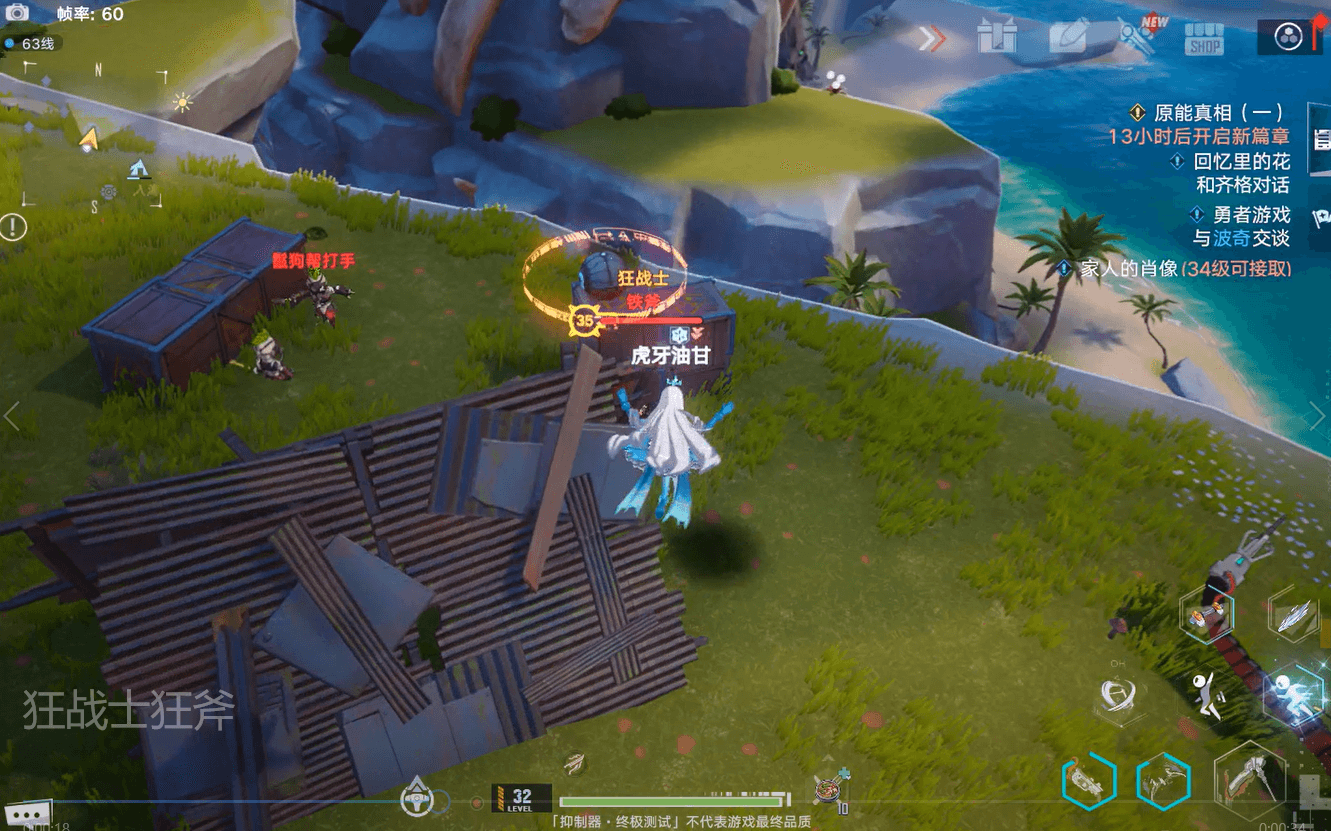Viewport: 1331px width, 831px height.
Task: Select the 勇者游戏 quest entry
Action: click(x=1249, y=214)
